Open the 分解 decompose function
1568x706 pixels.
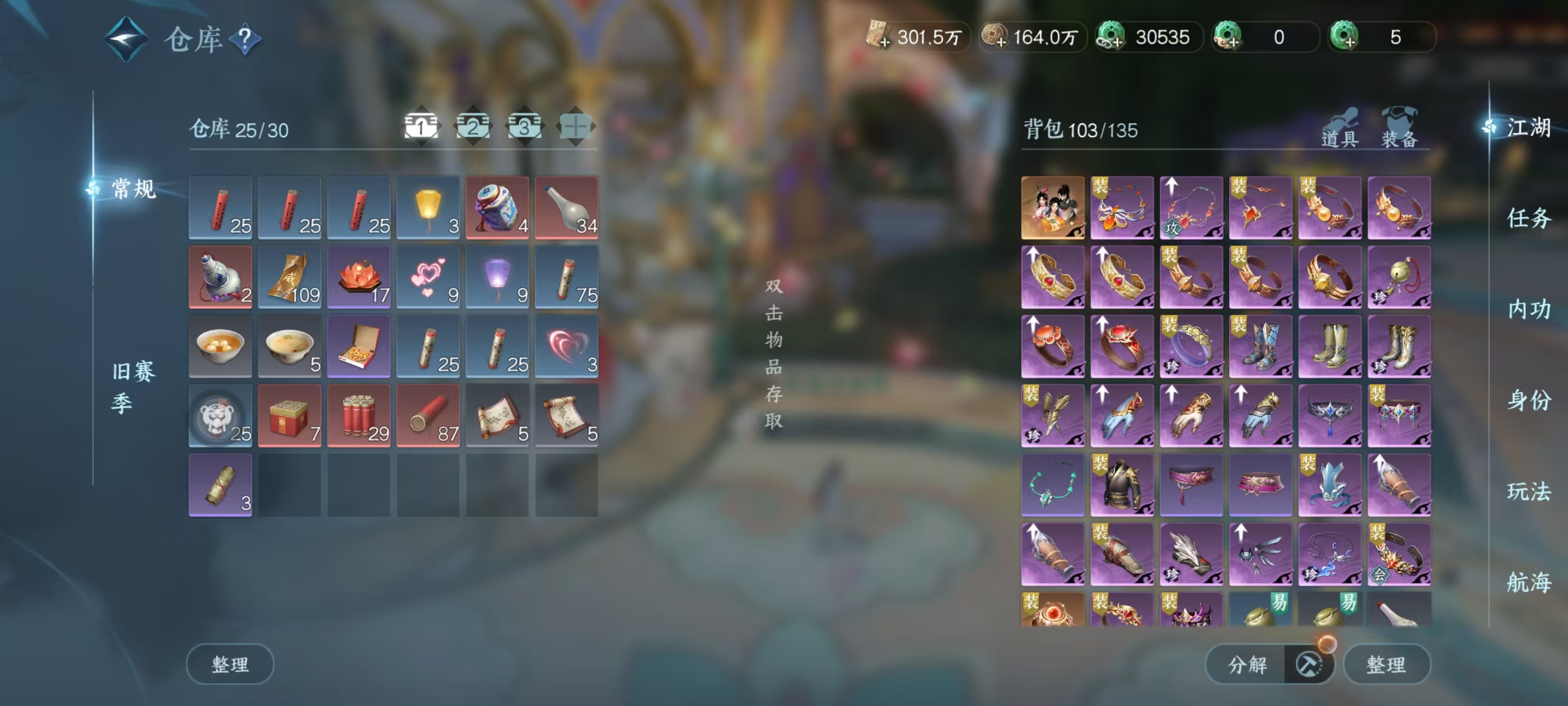coord(1247,664)
